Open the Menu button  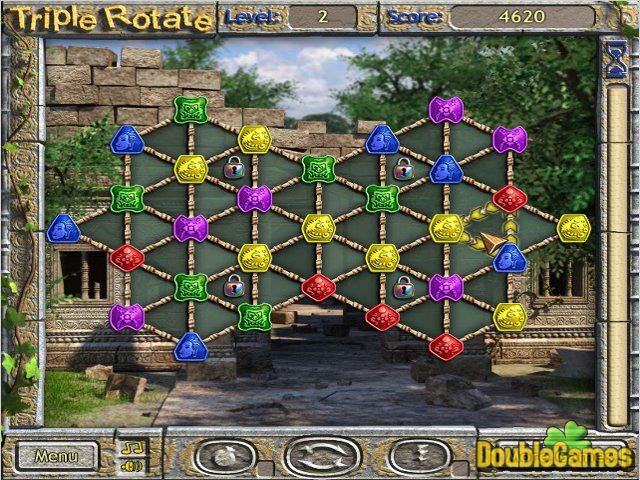coord(55,456)
